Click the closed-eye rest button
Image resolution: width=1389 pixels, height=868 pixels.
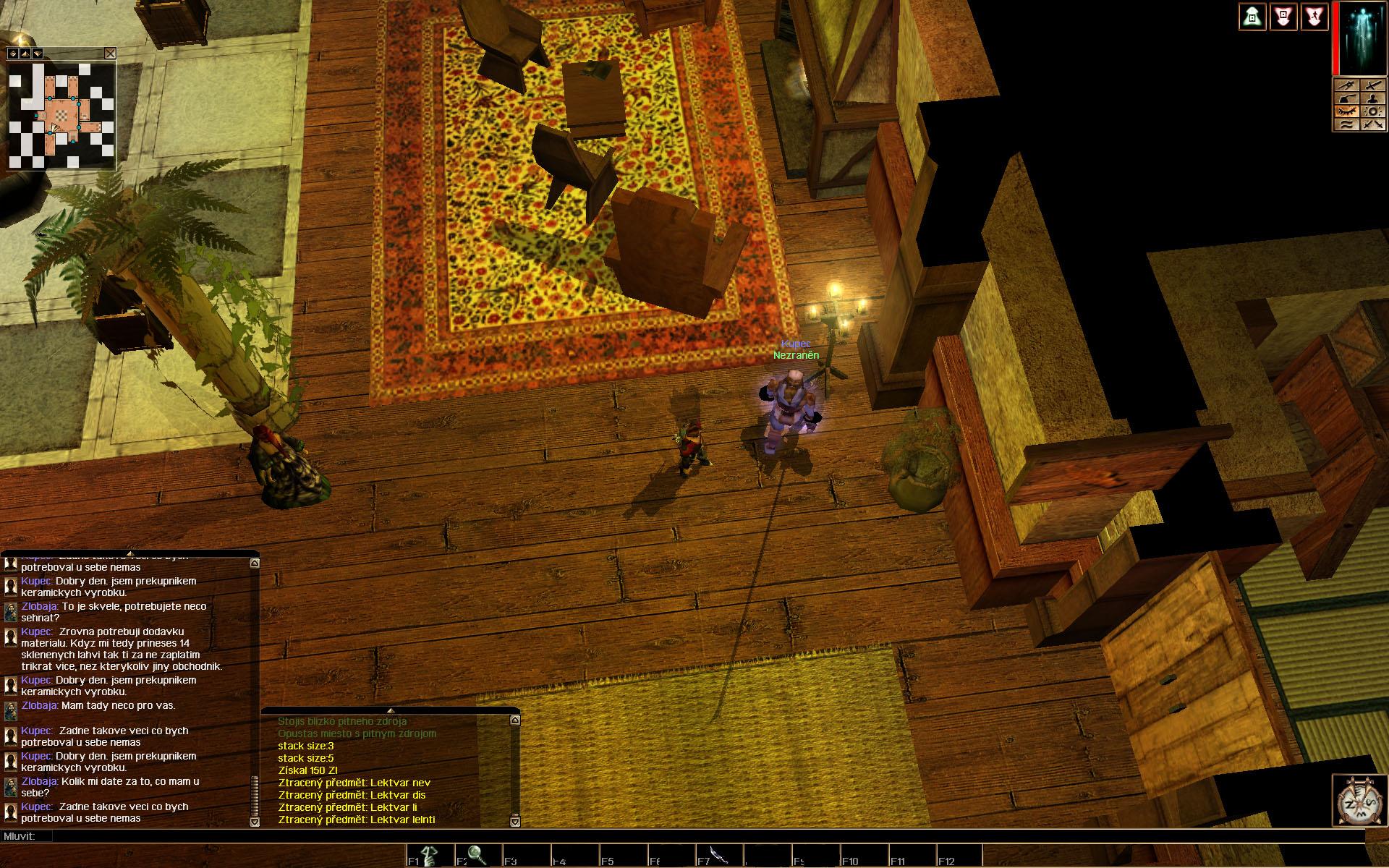(x=1346, y=111)
